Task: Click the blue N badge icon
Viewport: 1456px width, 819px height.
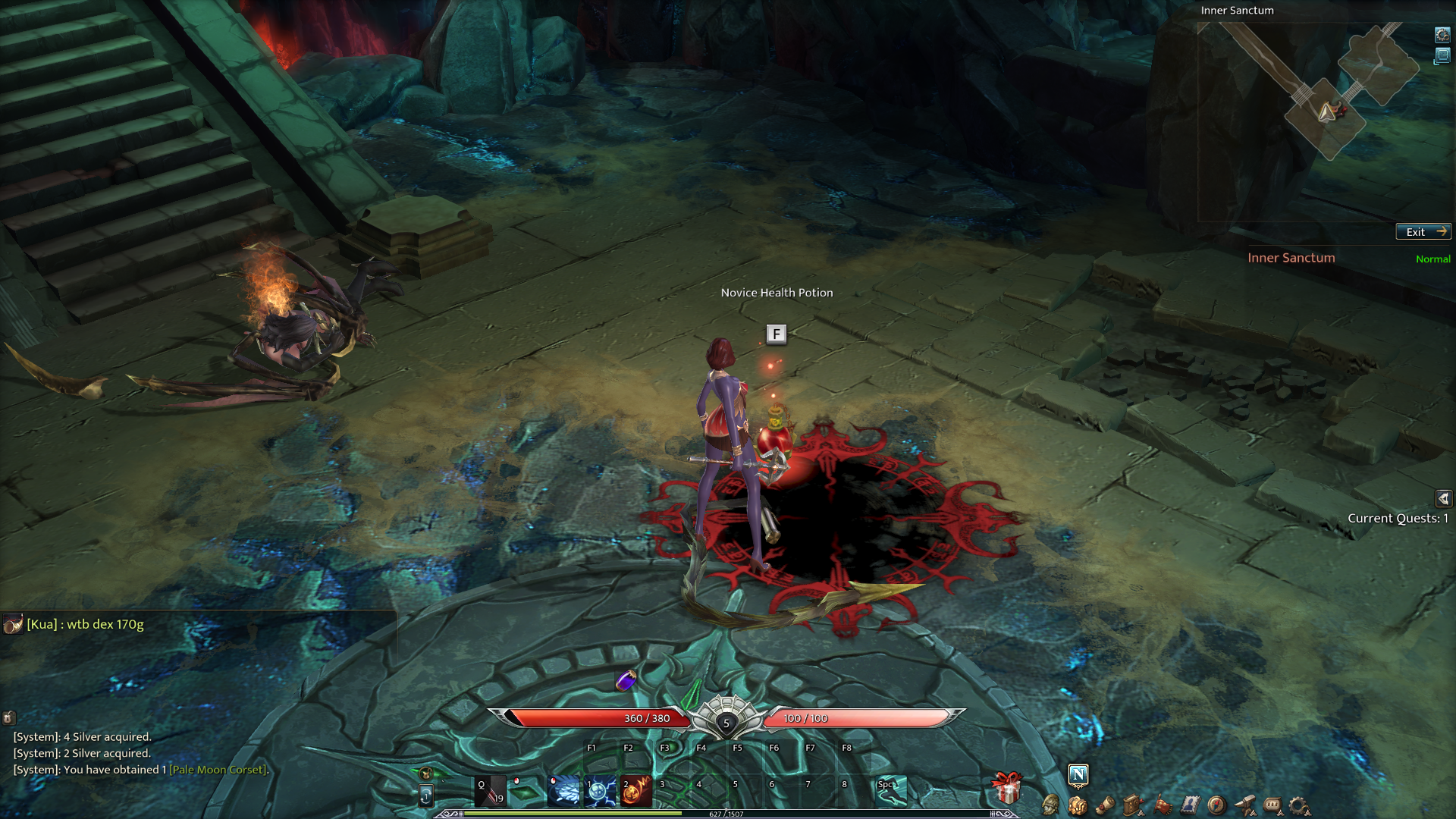Action: (x=1078, y=774)
